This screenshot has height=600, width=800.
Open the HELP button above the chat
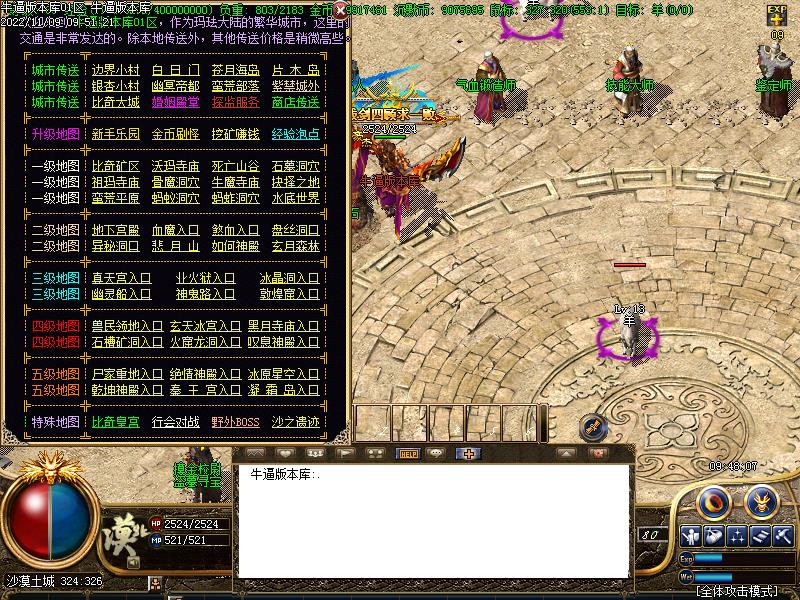408,453
